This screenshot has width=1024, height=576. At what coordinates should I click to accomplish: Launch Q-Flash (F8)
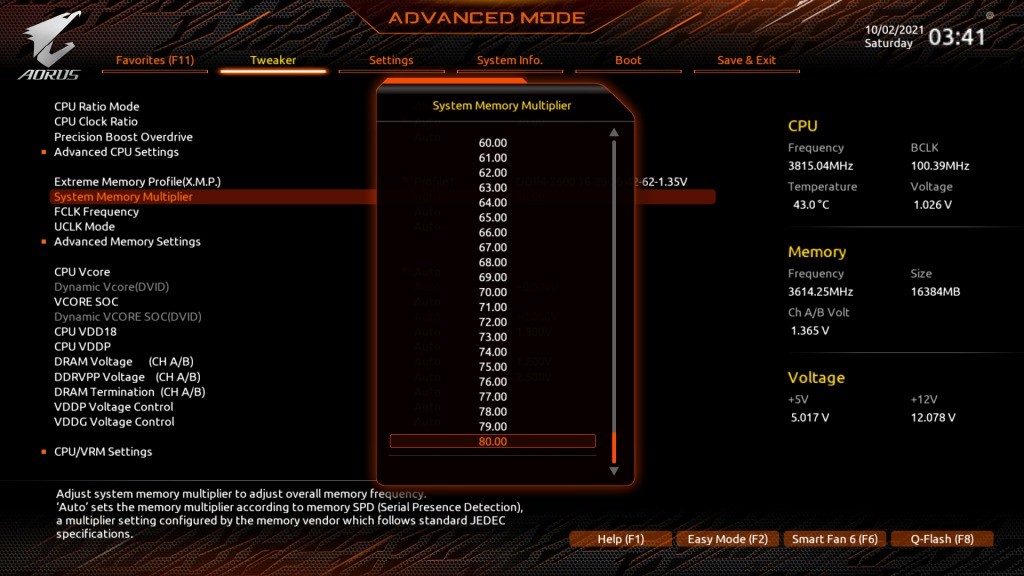pos(941,539)
